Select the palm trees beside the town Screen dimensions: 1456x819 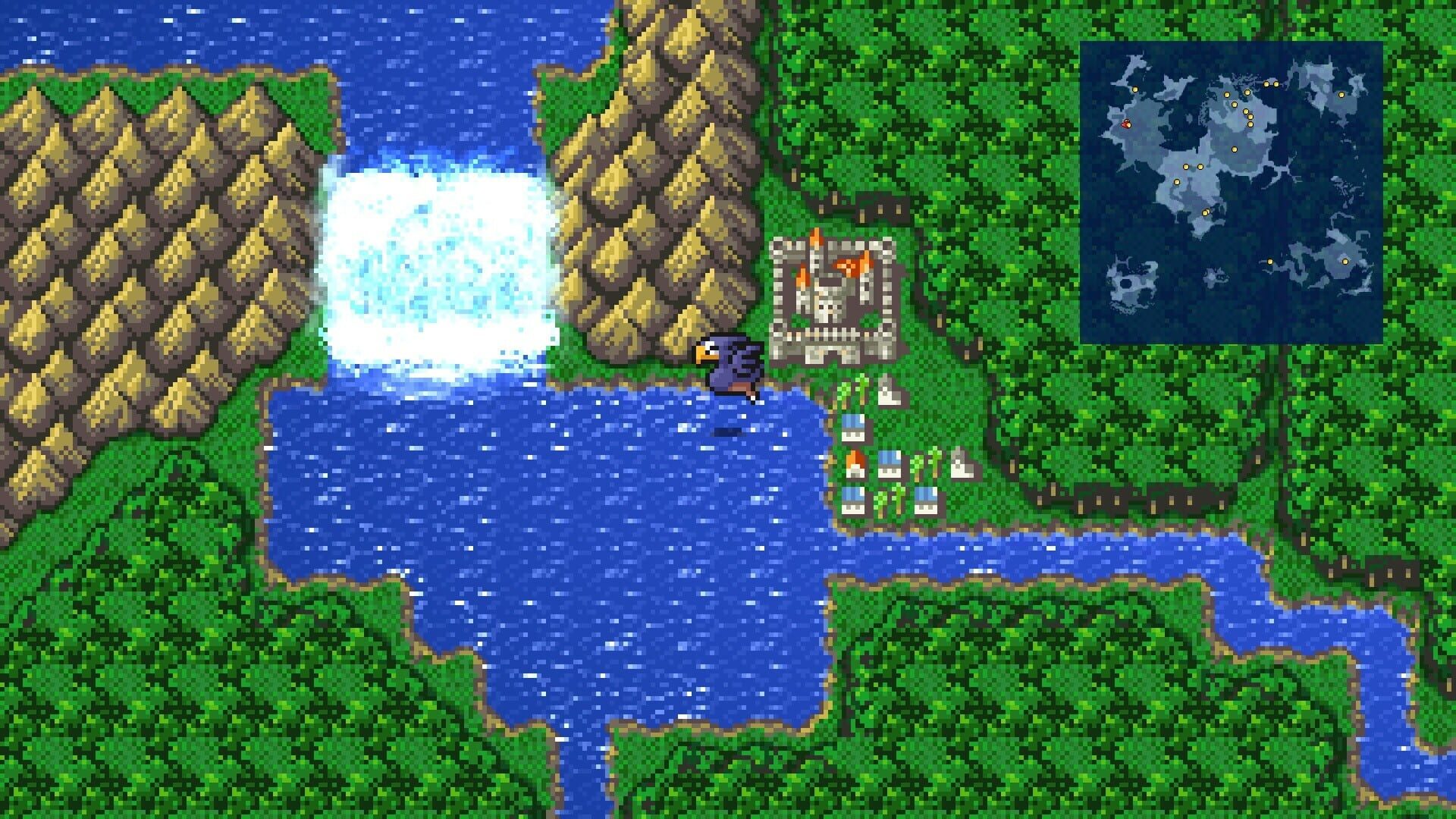pos(851,390)
